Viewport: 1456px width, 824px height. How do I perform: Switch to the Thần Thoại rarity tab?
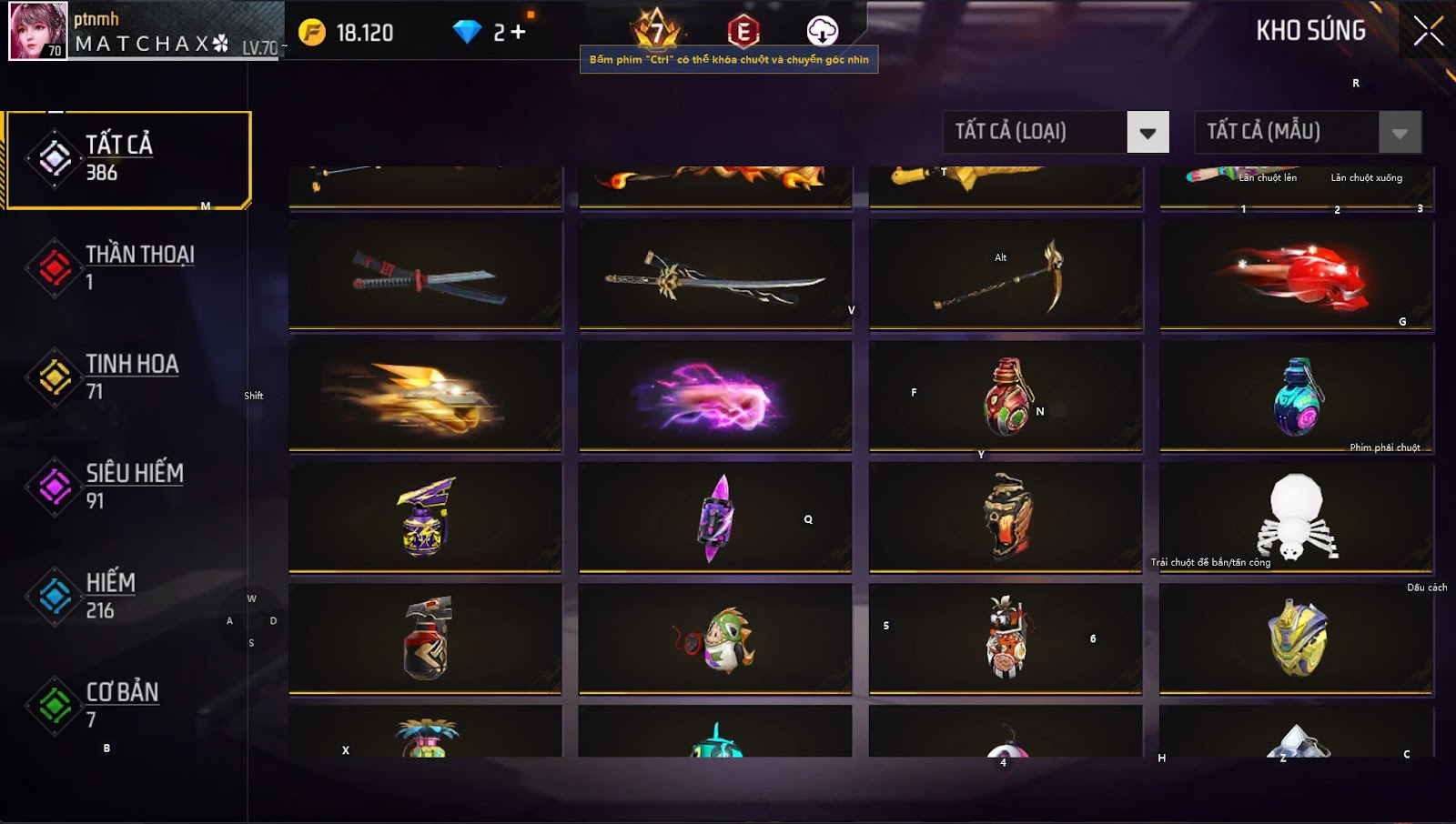point(128,267)
